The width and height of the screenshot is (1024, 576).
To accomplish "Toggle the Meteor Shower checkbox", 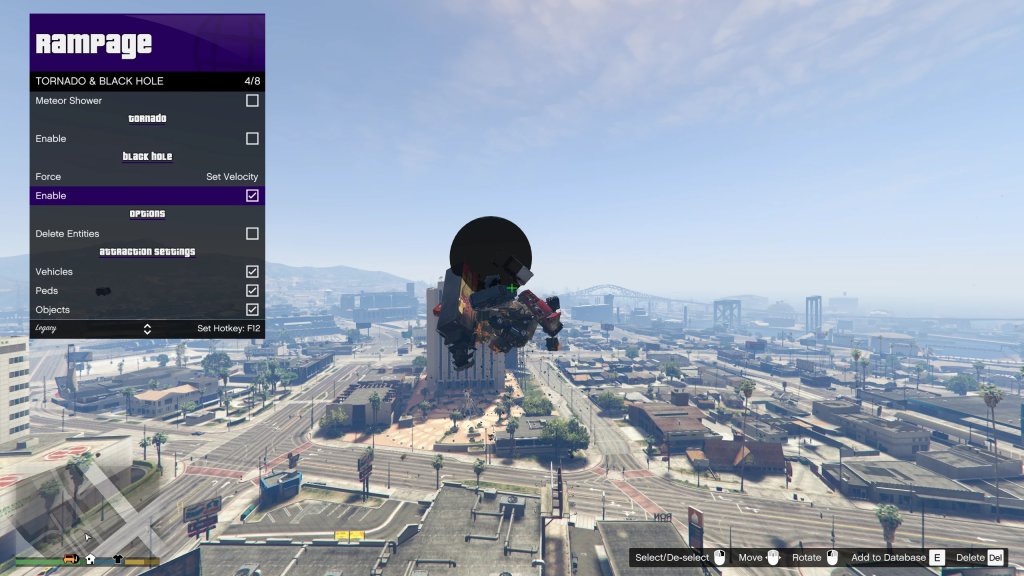I will [252, 101].
